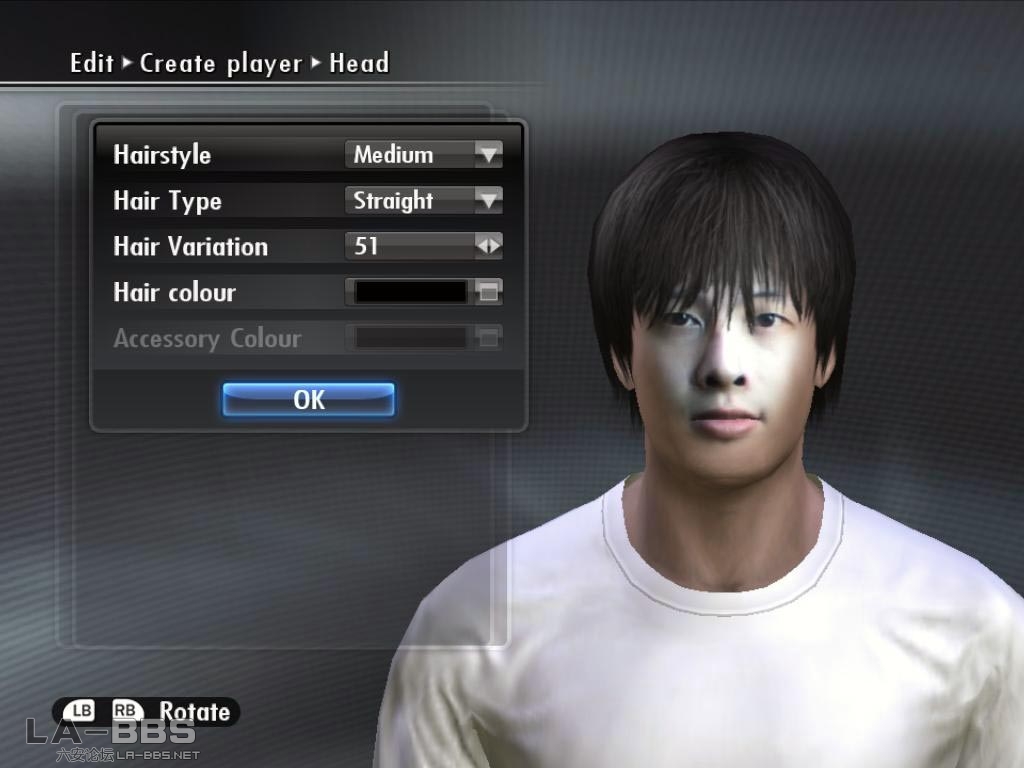Select the Hair Type row label
Viewport: 1024px width, 768px height.
[167, 201]
